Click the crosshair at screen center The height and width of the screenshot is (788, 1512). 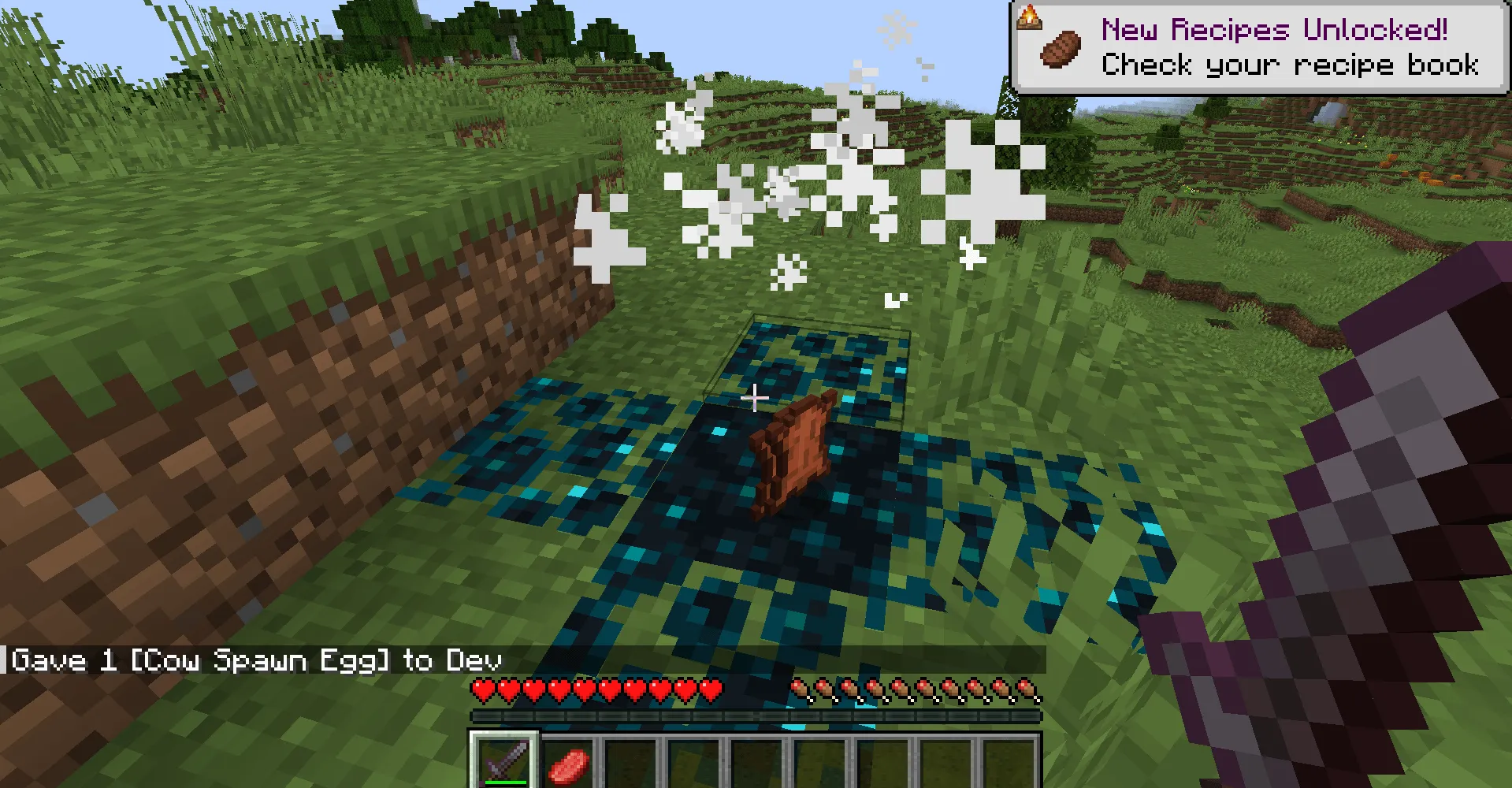tap(754, 399)
